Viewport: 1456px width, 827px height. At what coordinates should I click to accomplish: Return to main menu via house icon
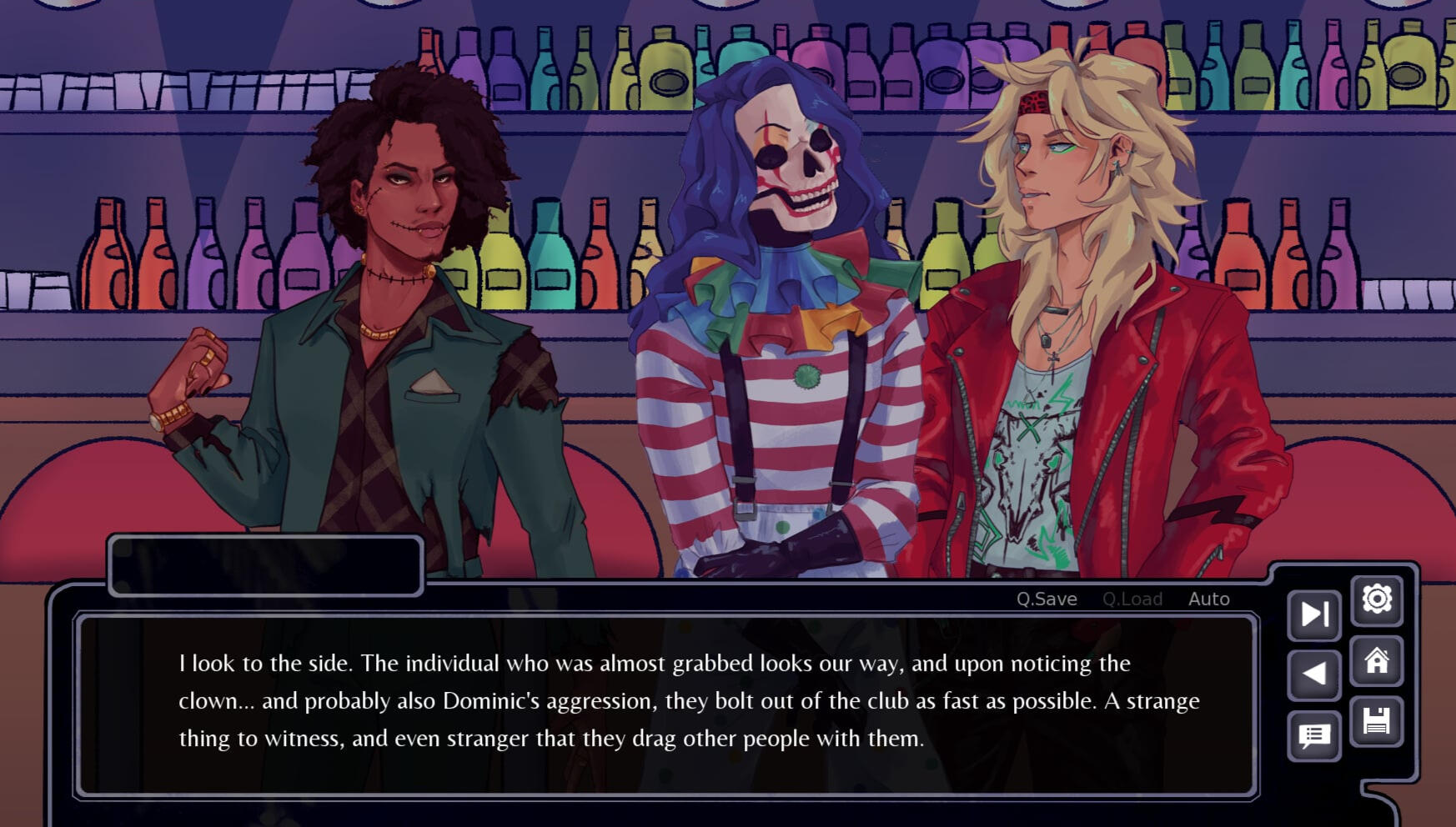point(1377,661)
